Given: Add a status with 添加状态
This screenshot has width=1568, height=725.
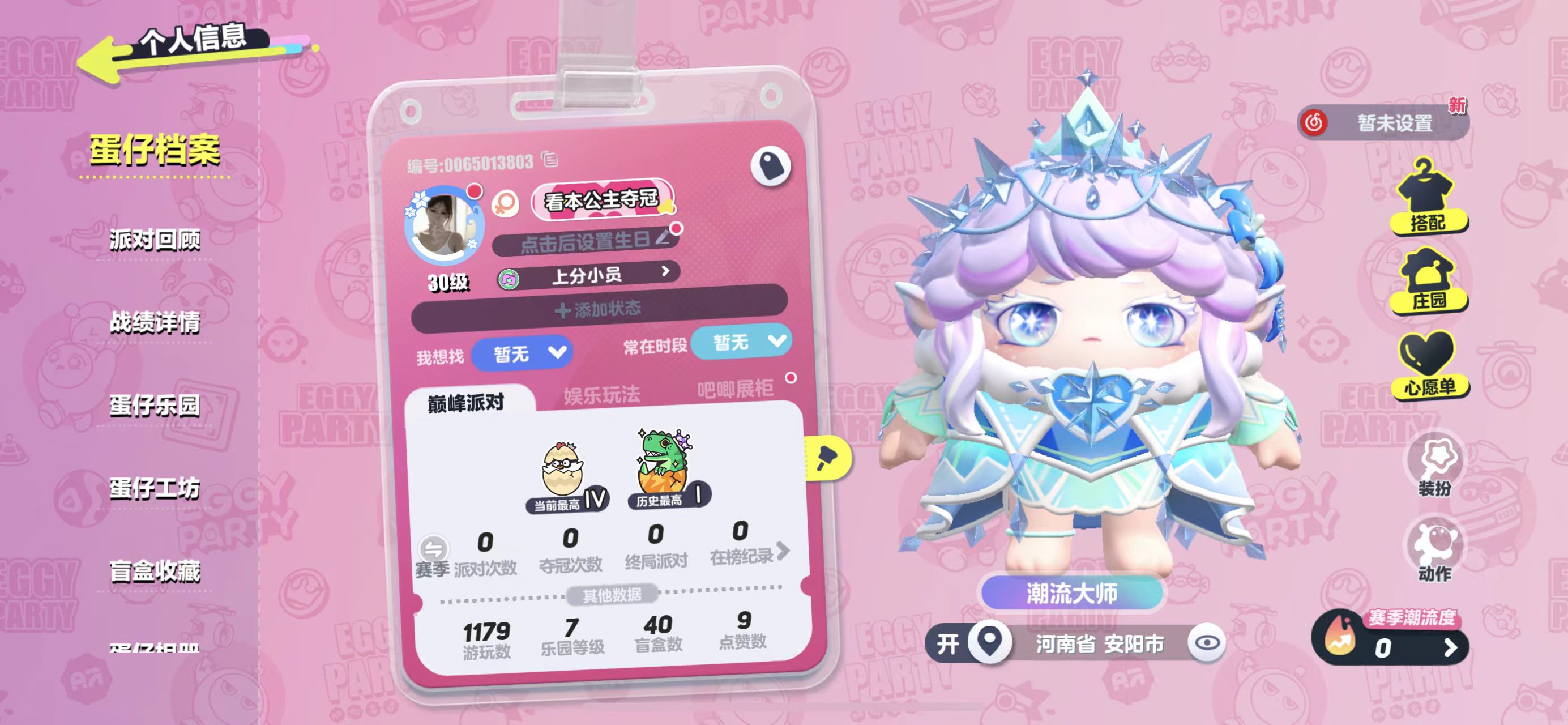Looking at the screenshot, I should click(599, 309).
